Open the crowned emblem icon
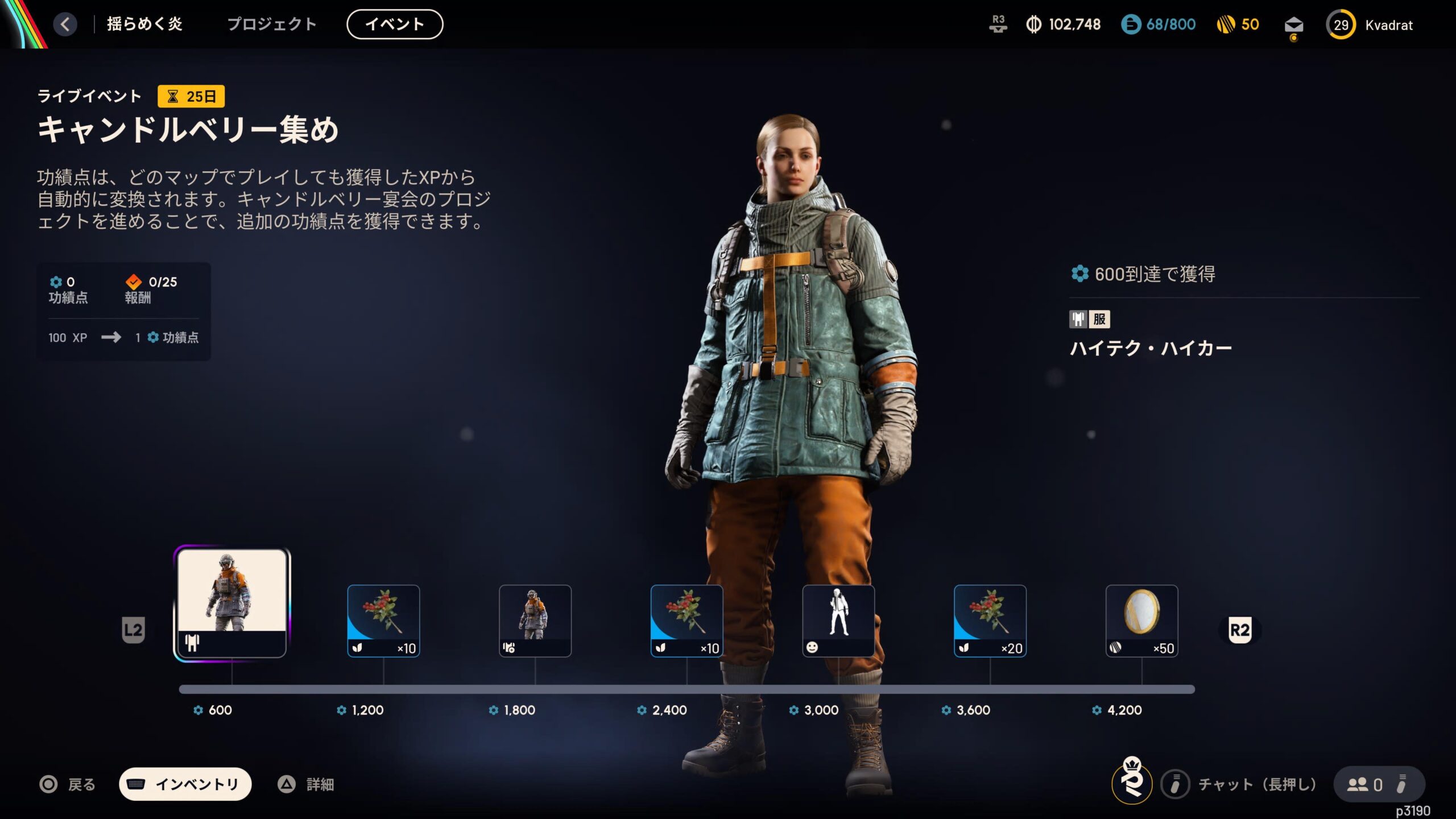The height and width of the screenshot is (819, 1456). click(1132, 781)
